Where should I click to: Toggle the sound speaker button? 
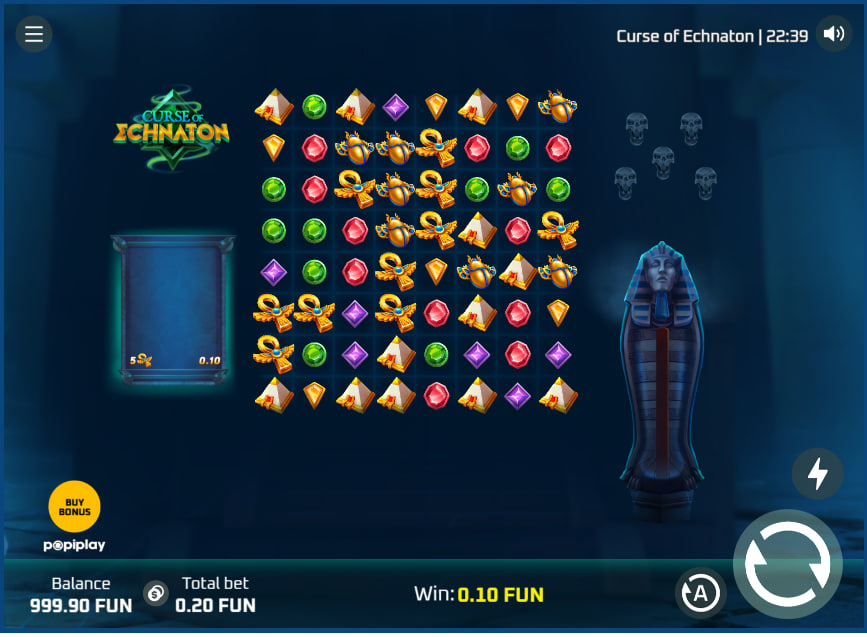point(833,34)
